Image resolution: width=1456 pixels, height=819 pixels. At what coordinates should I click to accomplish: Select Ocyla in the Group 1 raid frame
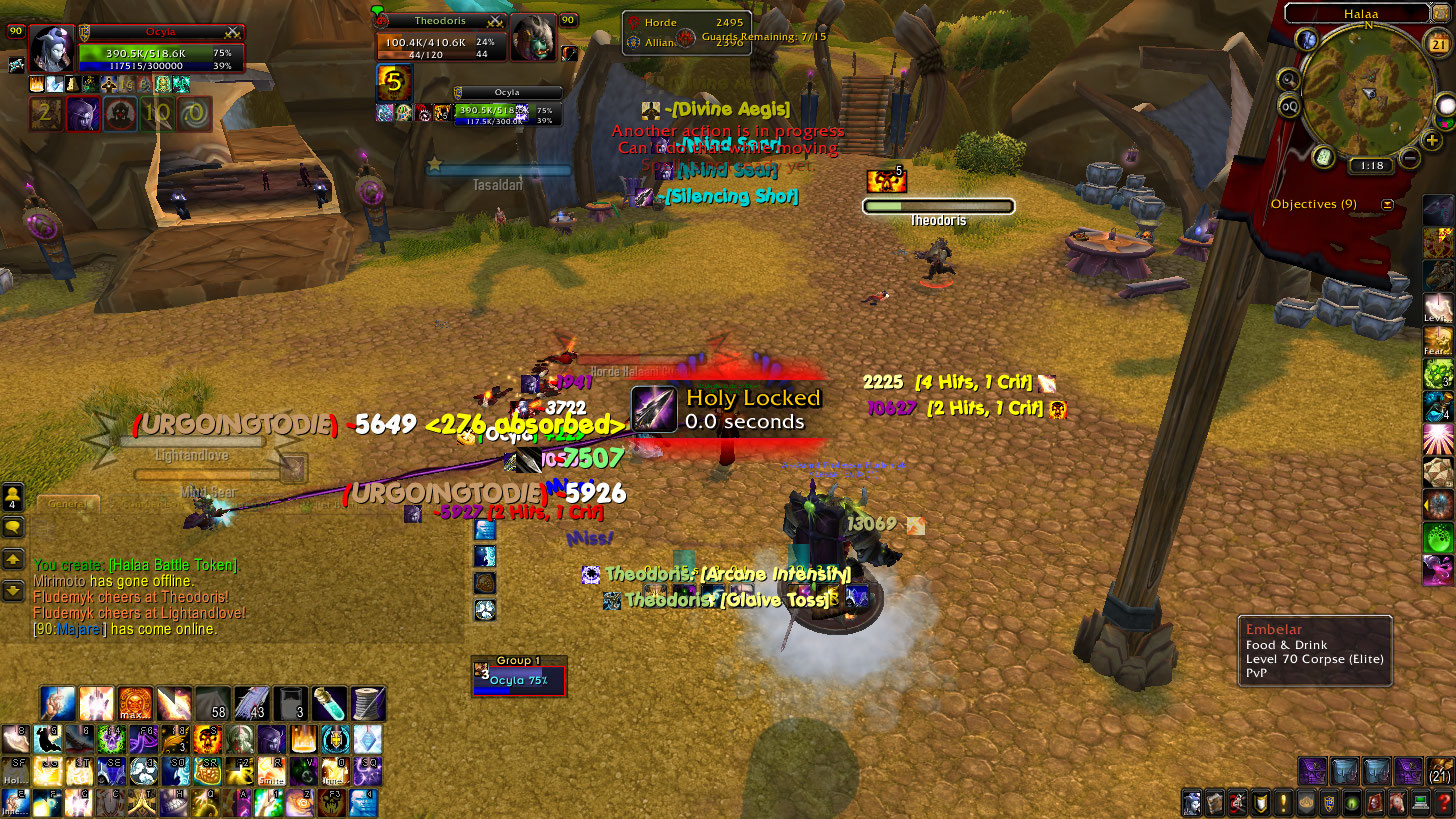(x=519, y=681)
